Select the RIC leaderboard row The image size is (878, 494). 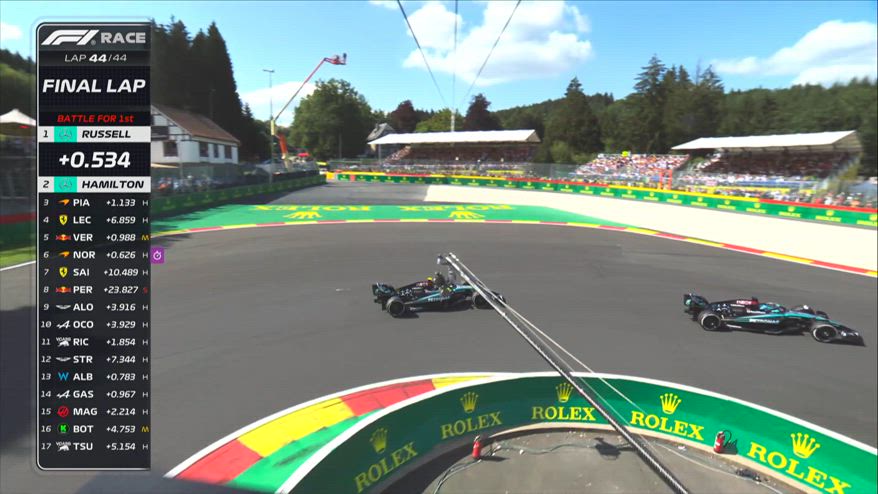[x=94, y=342]
